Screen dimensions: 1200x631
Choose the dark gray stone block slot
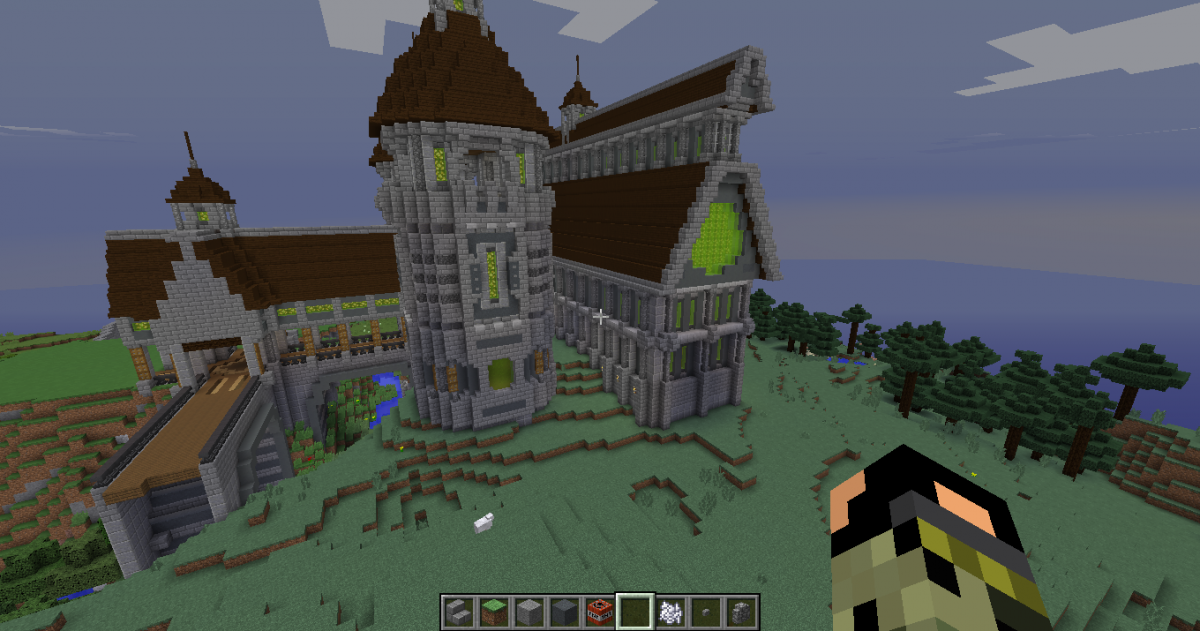pyautogui.click(x=564, y=609)
